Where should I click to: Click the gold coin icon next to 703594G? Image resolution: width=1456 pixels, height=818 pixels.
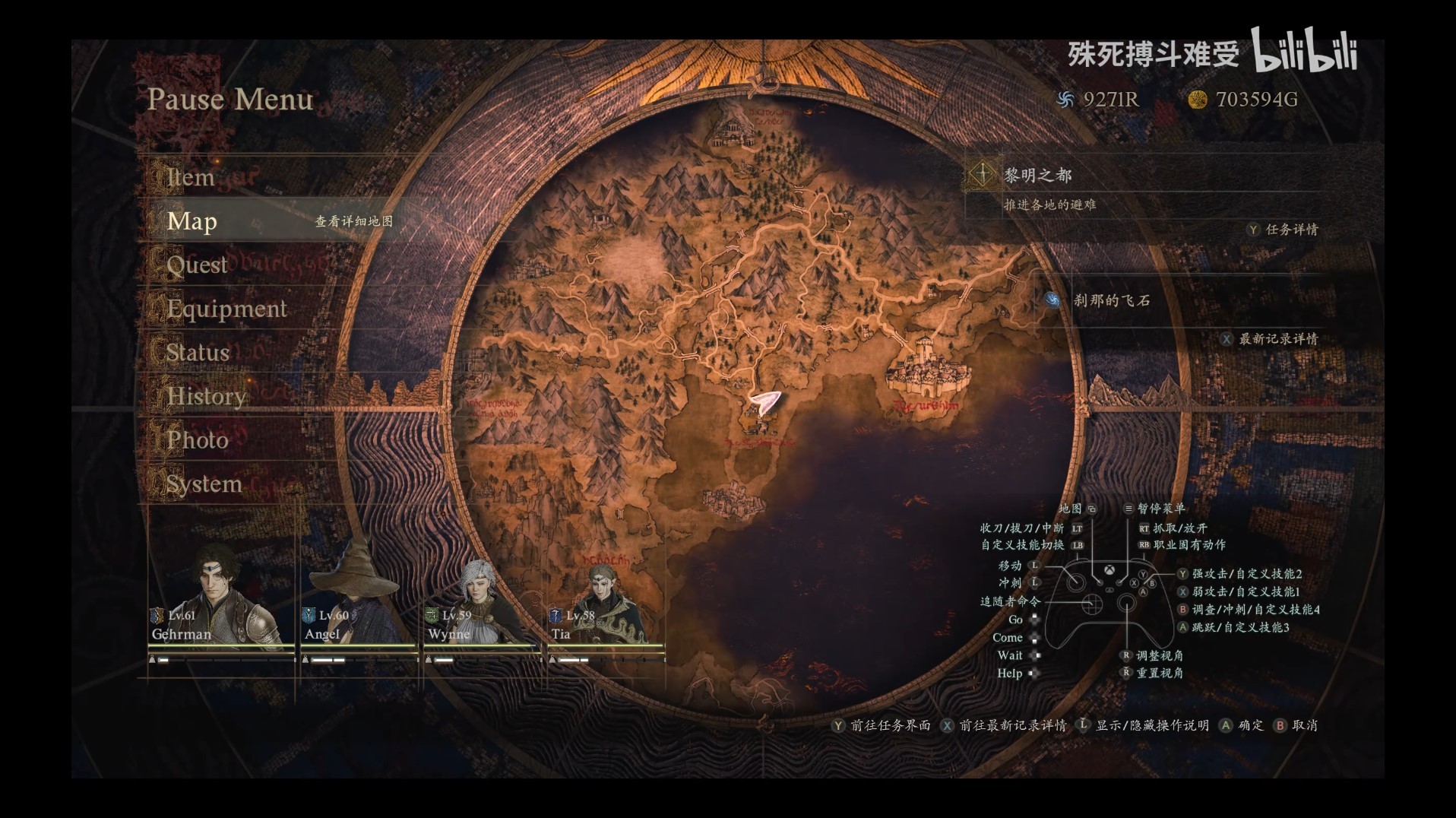[x=1198, y=98]
